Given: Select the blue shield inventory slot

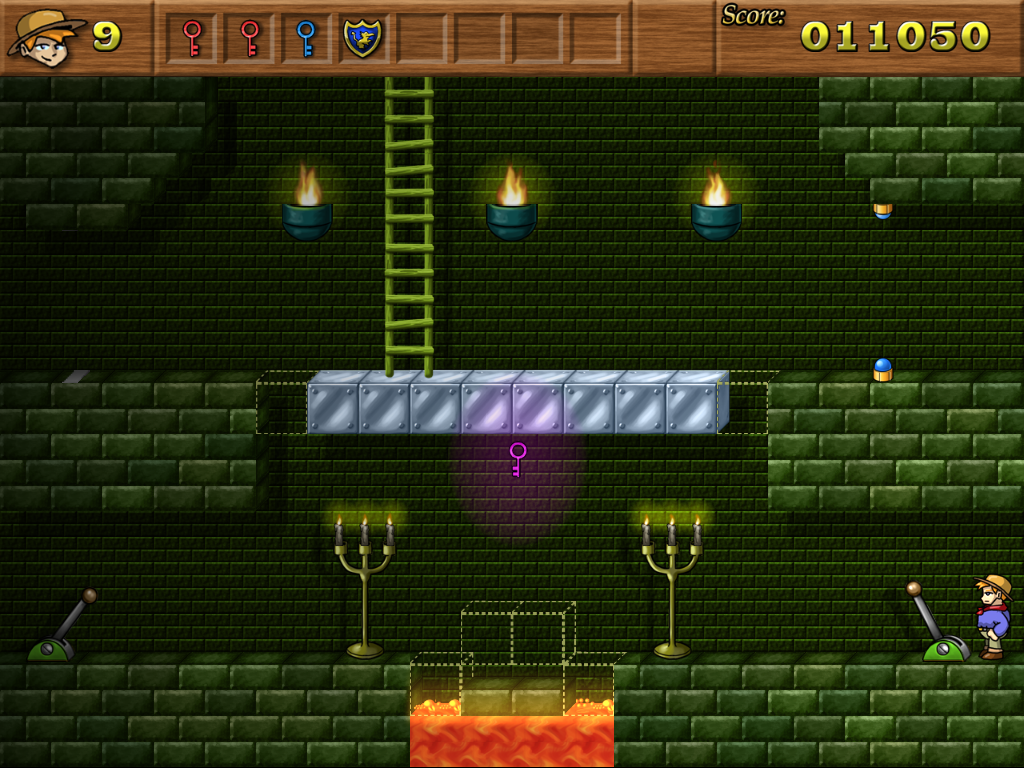Looking at the screenshot, I should [x=362, y=38].
